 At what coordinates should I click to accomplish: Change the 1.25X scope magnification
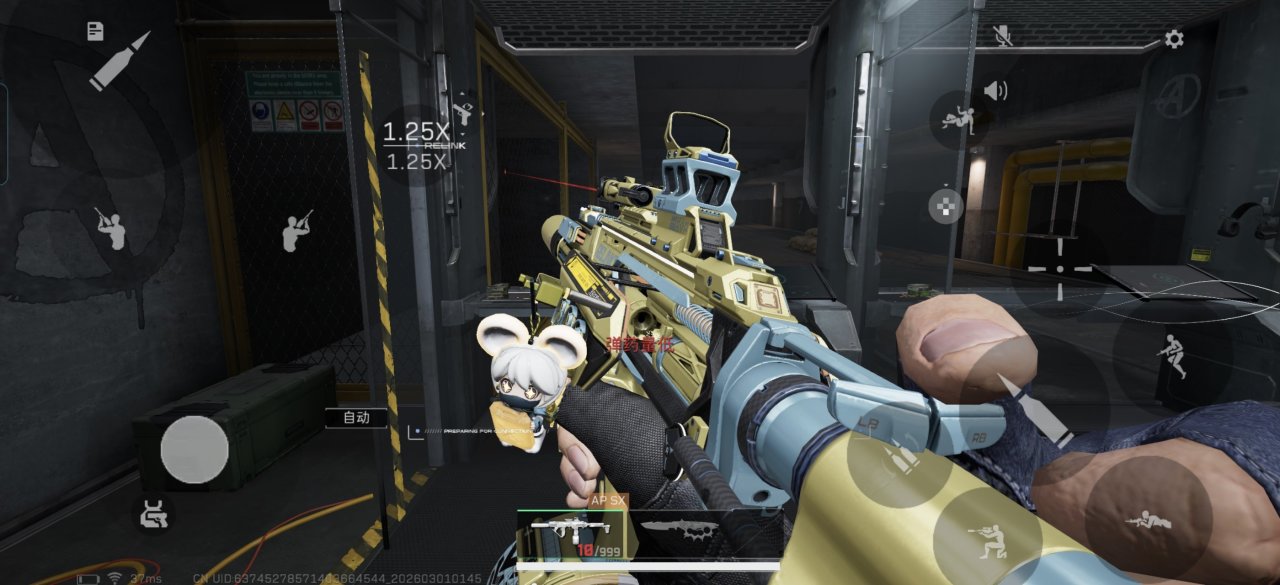click(416, 145)
